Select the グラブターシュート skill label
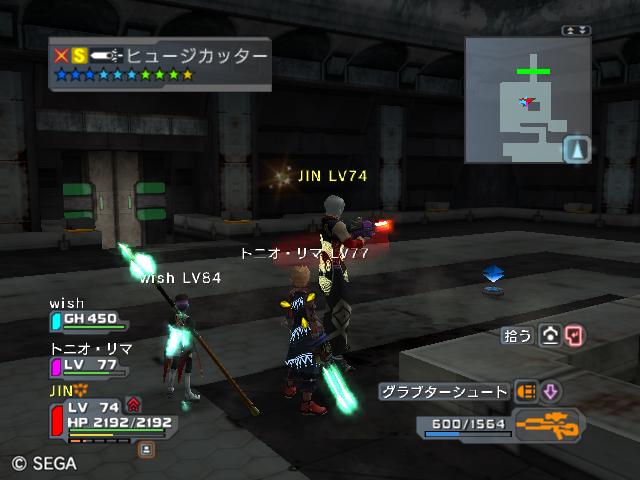Screen dimensions: 640x480 pos(444,391)
